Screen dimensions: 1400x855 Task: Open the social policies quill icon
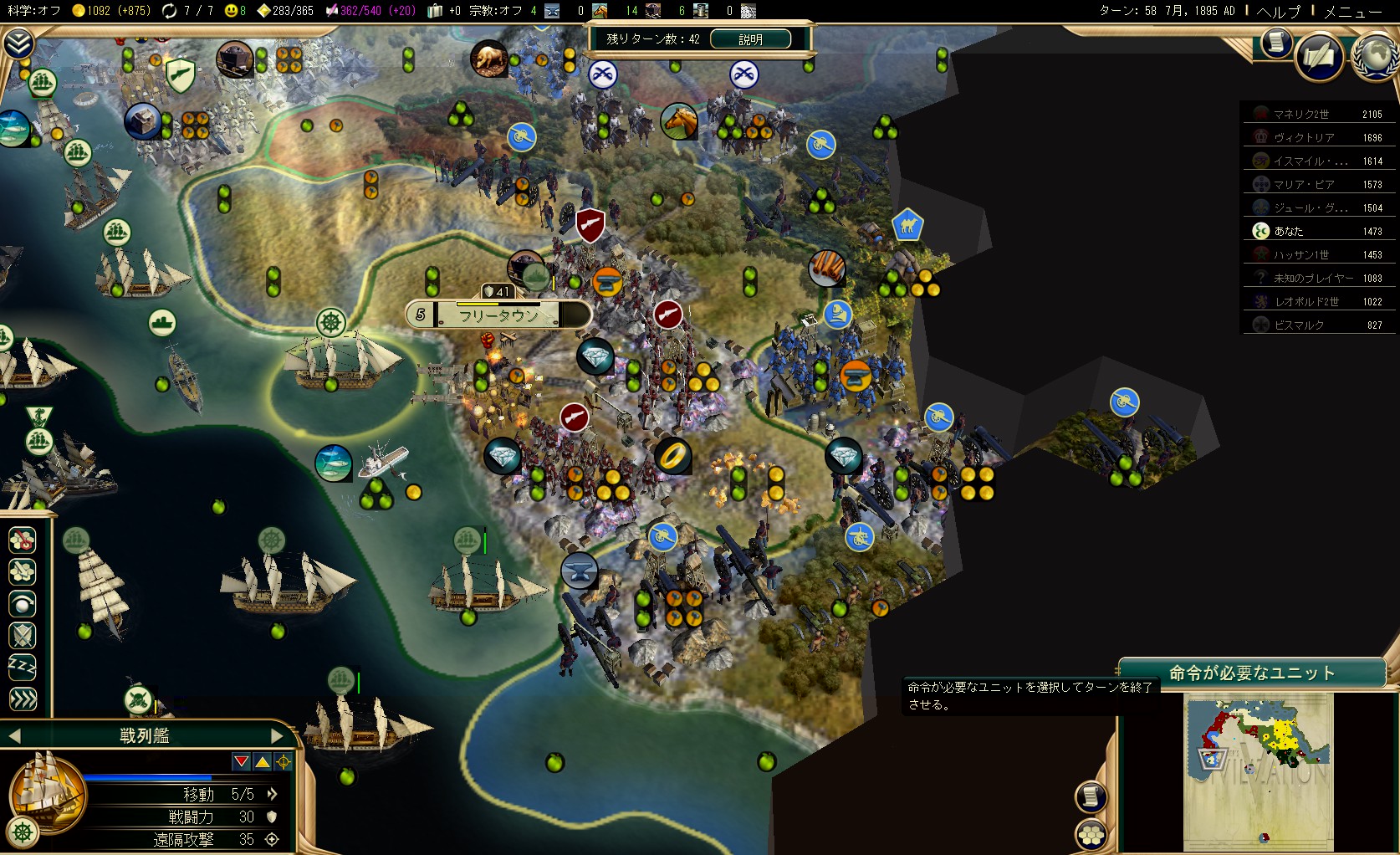coord(1319,57)
